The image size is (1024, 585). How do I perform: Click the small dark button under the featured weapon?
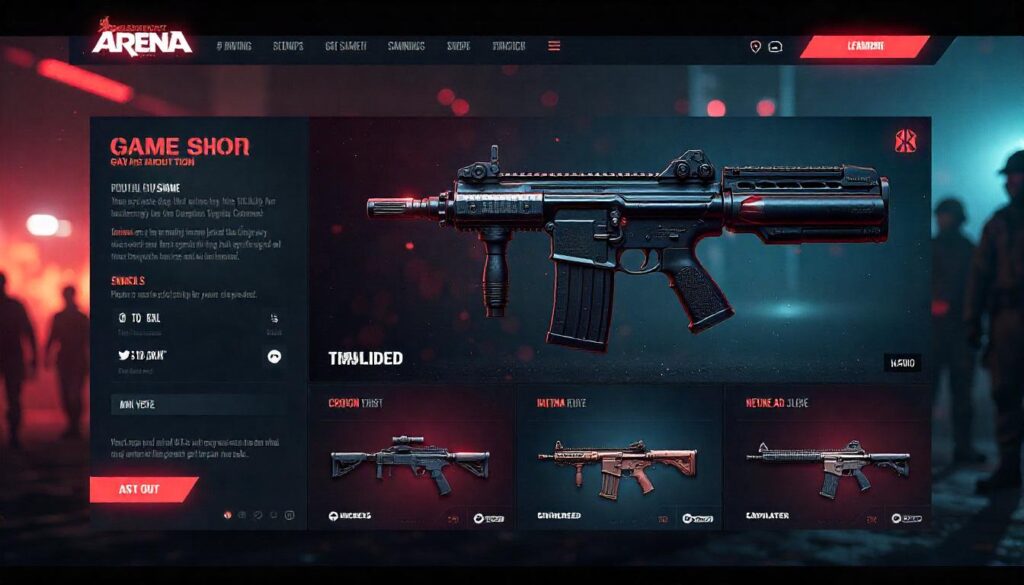point(902,363)
